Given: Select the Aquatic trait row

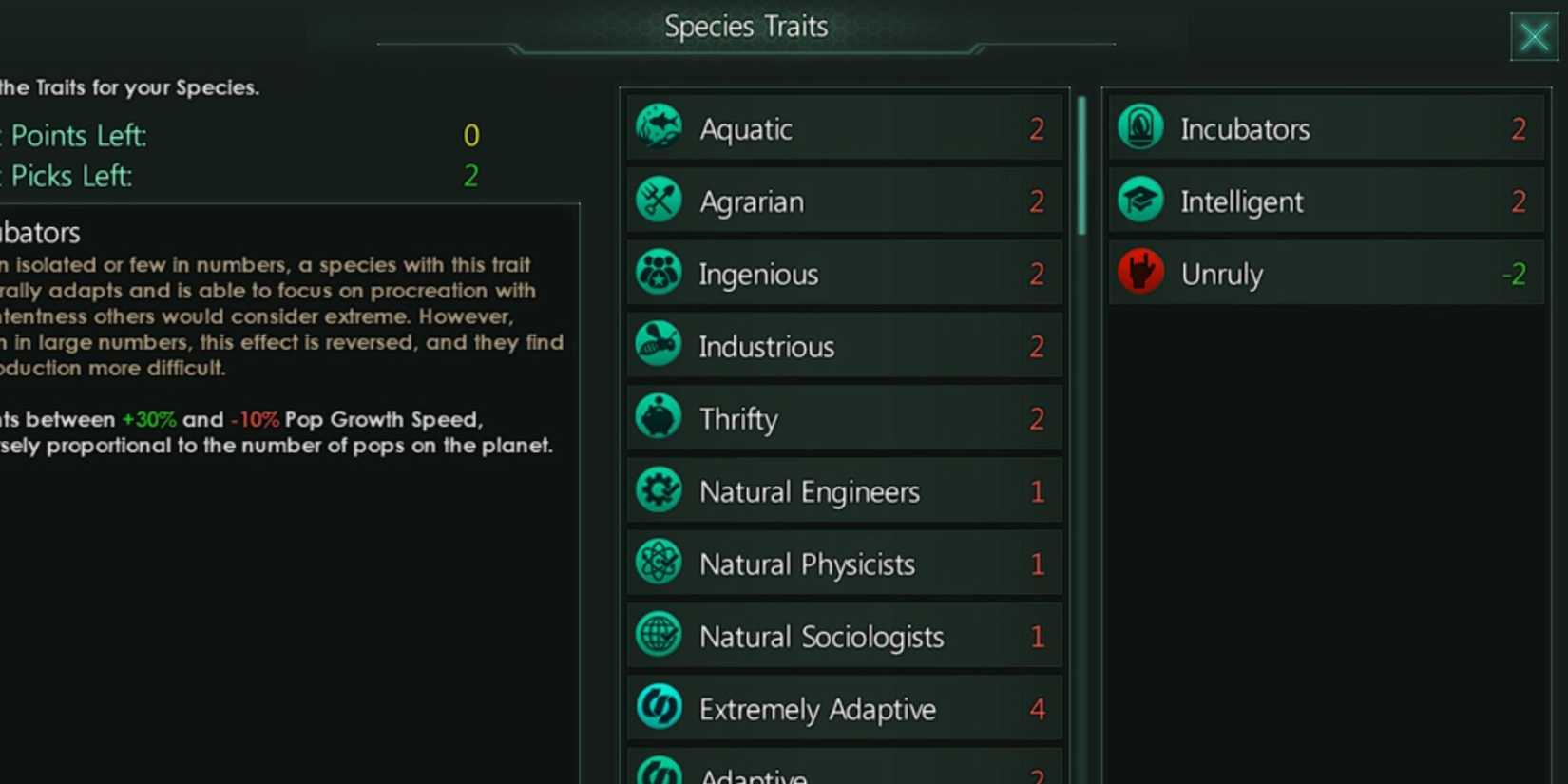Looking at the screenshot, I should click(x=844, y=128).
